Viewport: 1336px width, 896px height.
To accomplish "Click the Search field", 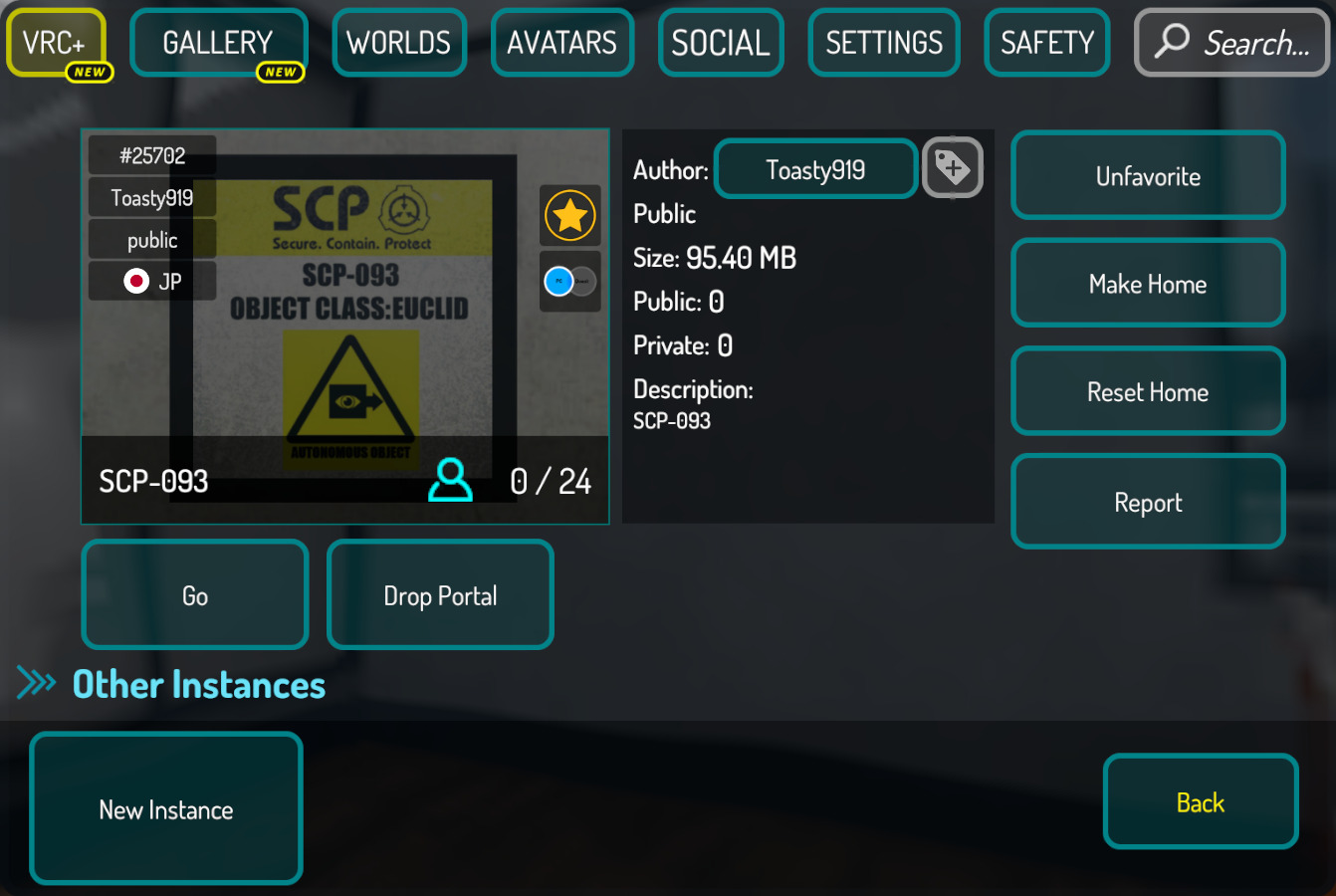I will point(1232,43).
